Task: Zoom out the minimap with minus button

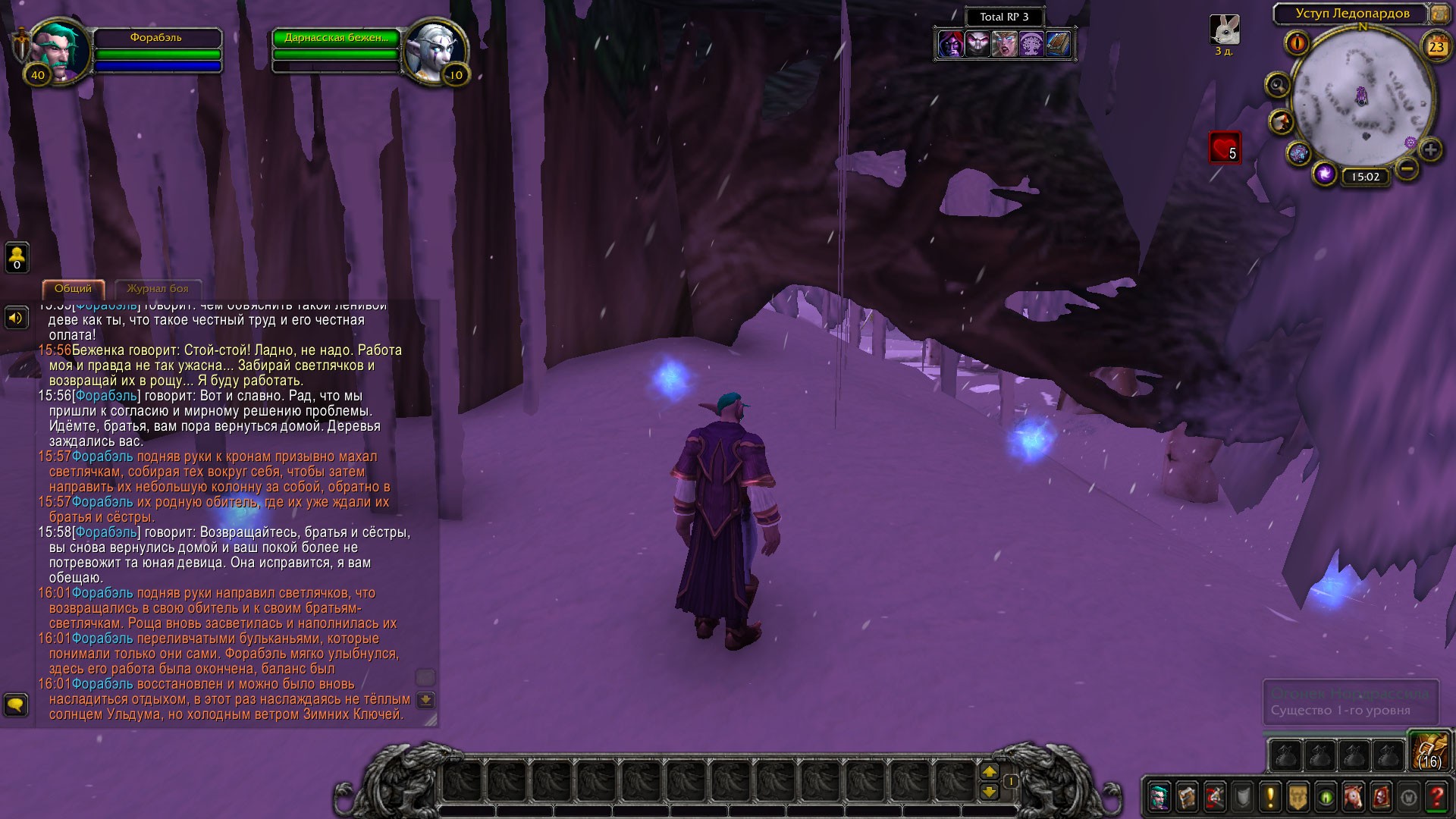Action: coord(1407,168)
